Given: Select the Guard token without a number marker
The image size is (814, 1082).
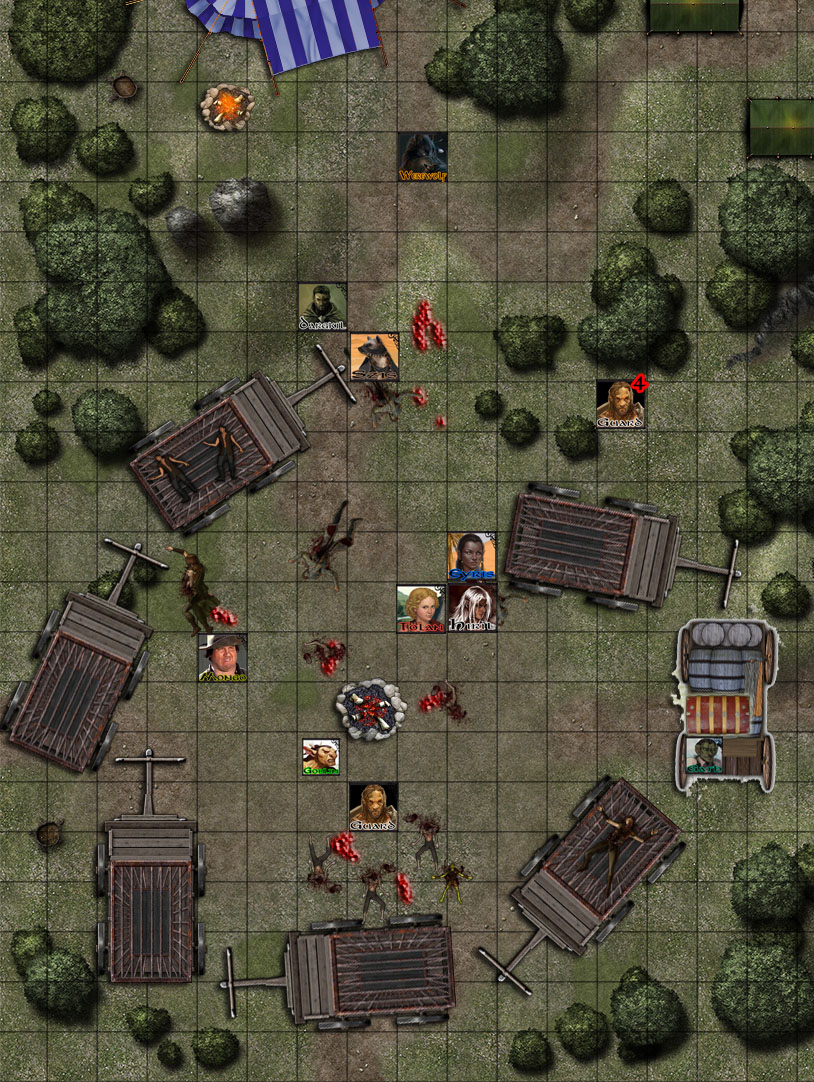Looking at the screenshot, I should pyautogui.click(x=373, y=806).
